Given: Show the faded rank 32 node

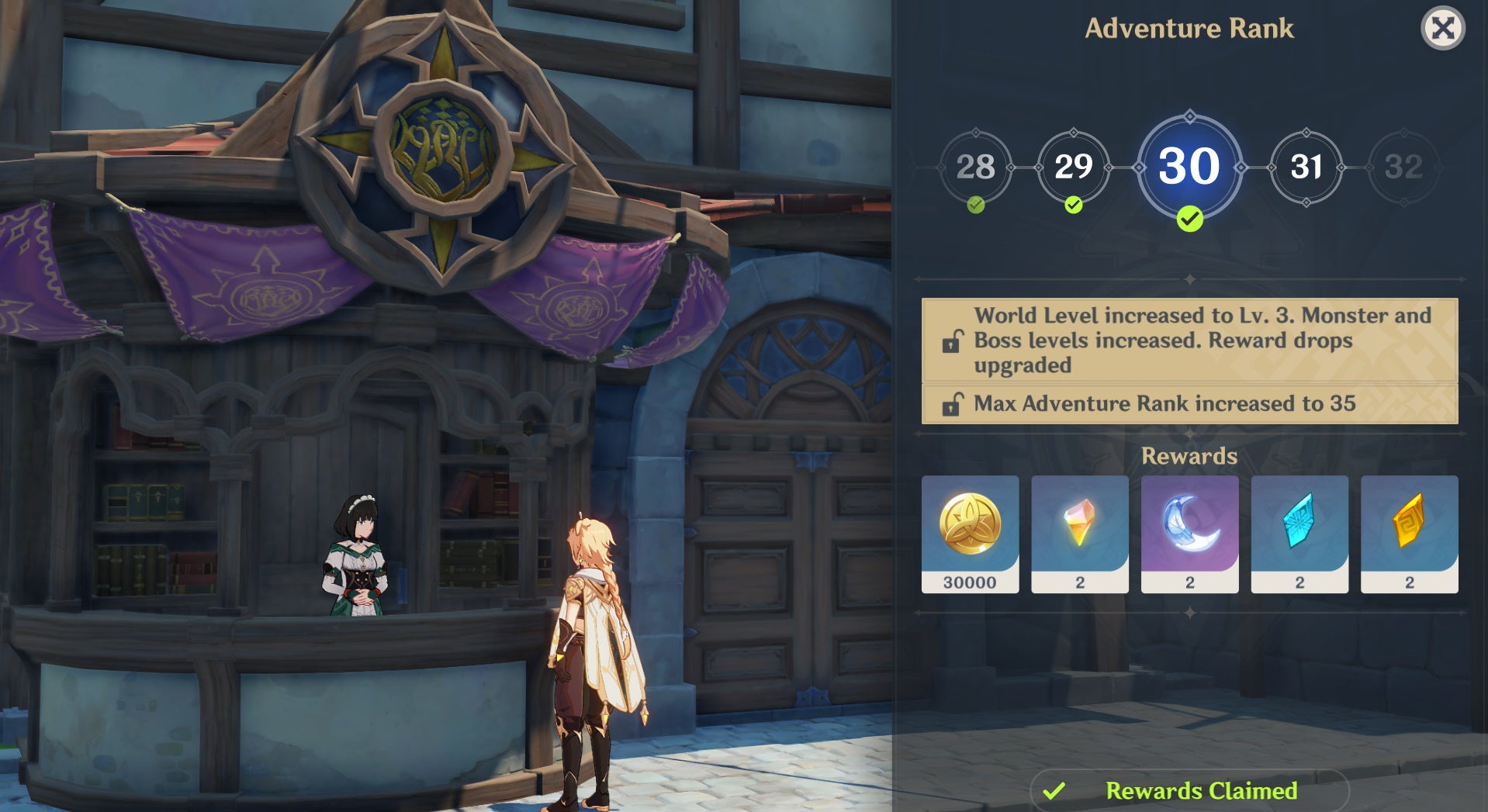Looking at the screenshot, I should coord(1403,167).
